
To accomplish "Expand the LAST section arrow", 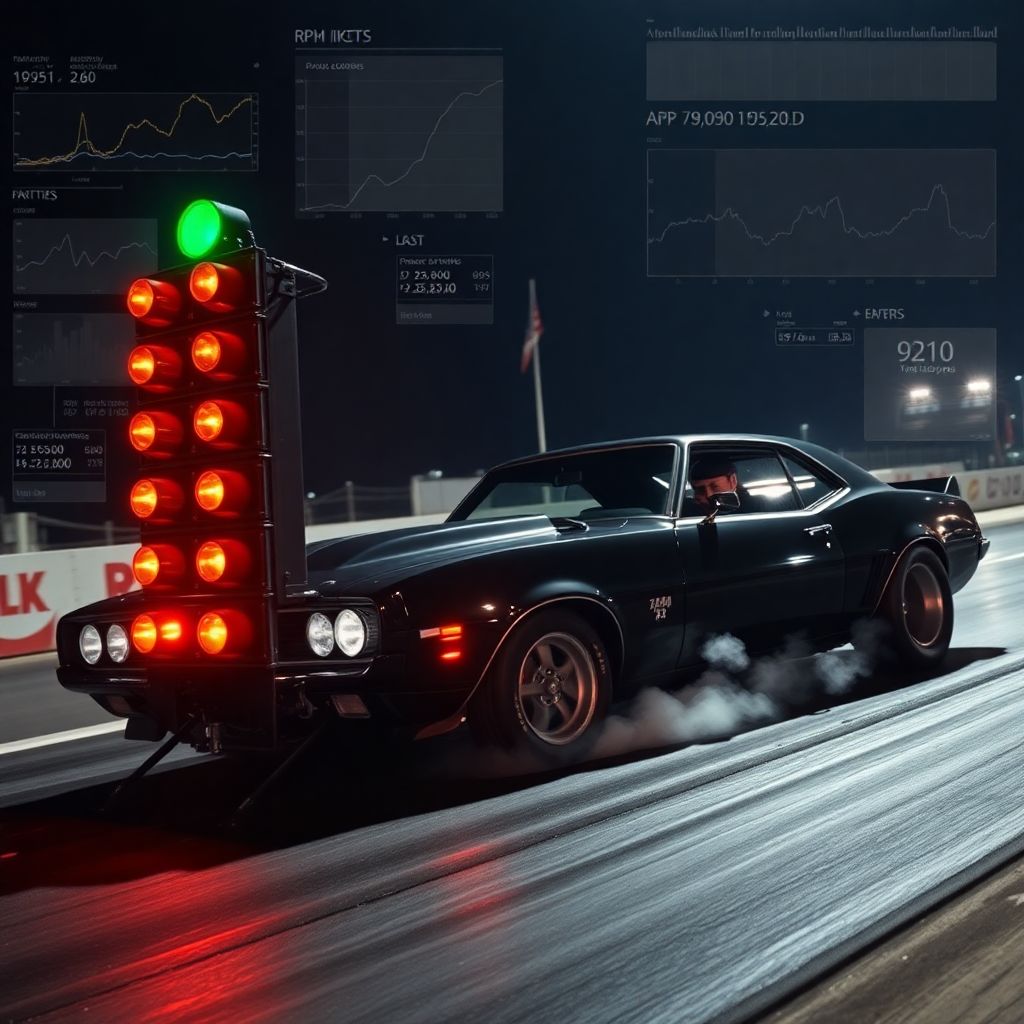I will click(x=385, y=240).
